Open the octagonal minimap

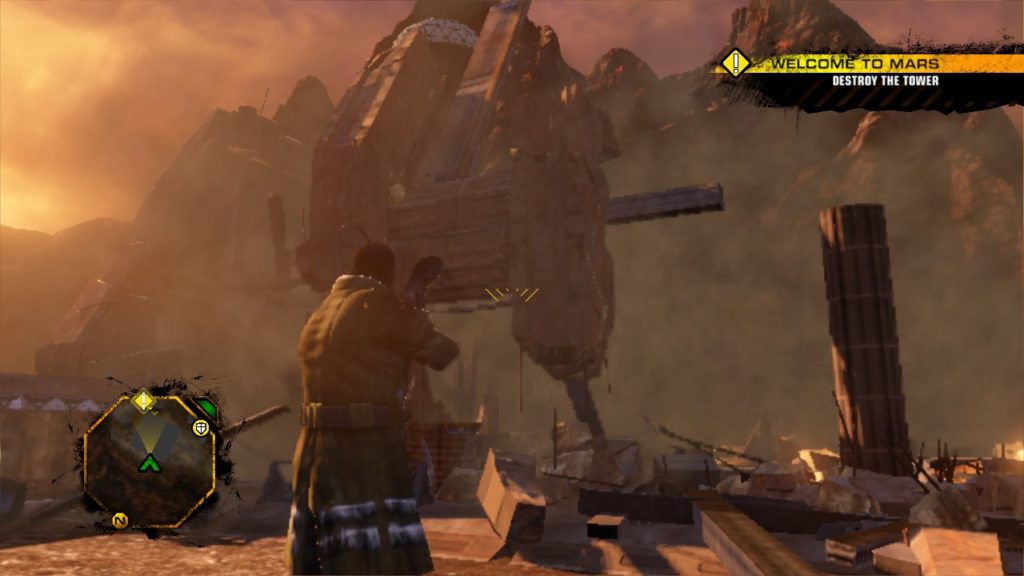coord(149,460)
